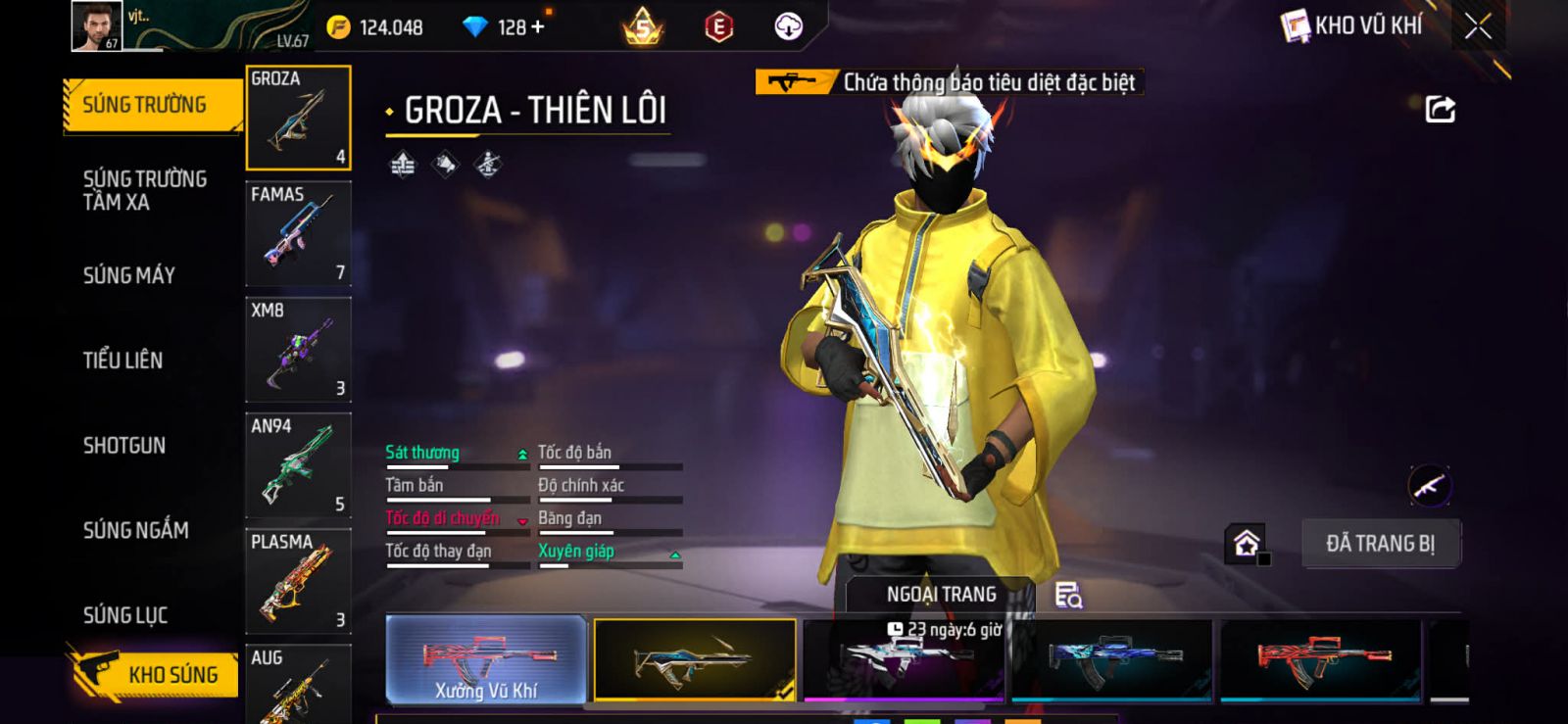1568x724 pixels.
Task: Open the Súng Lục category
Action: tap(125, 615)
